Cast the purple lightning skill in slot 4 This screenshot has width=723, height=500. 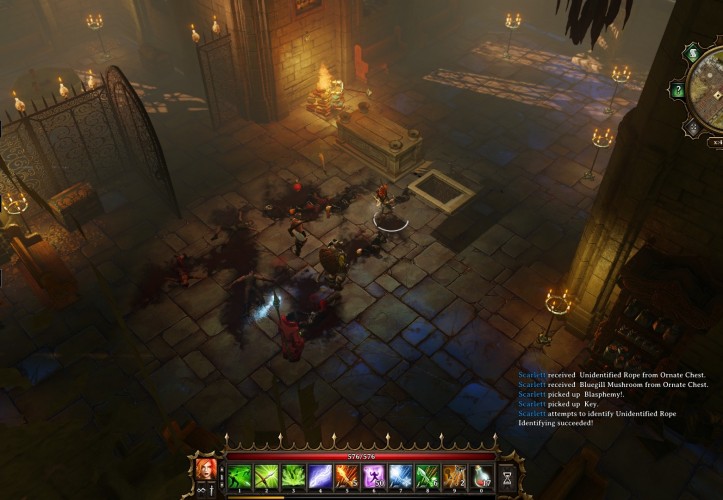320,476
